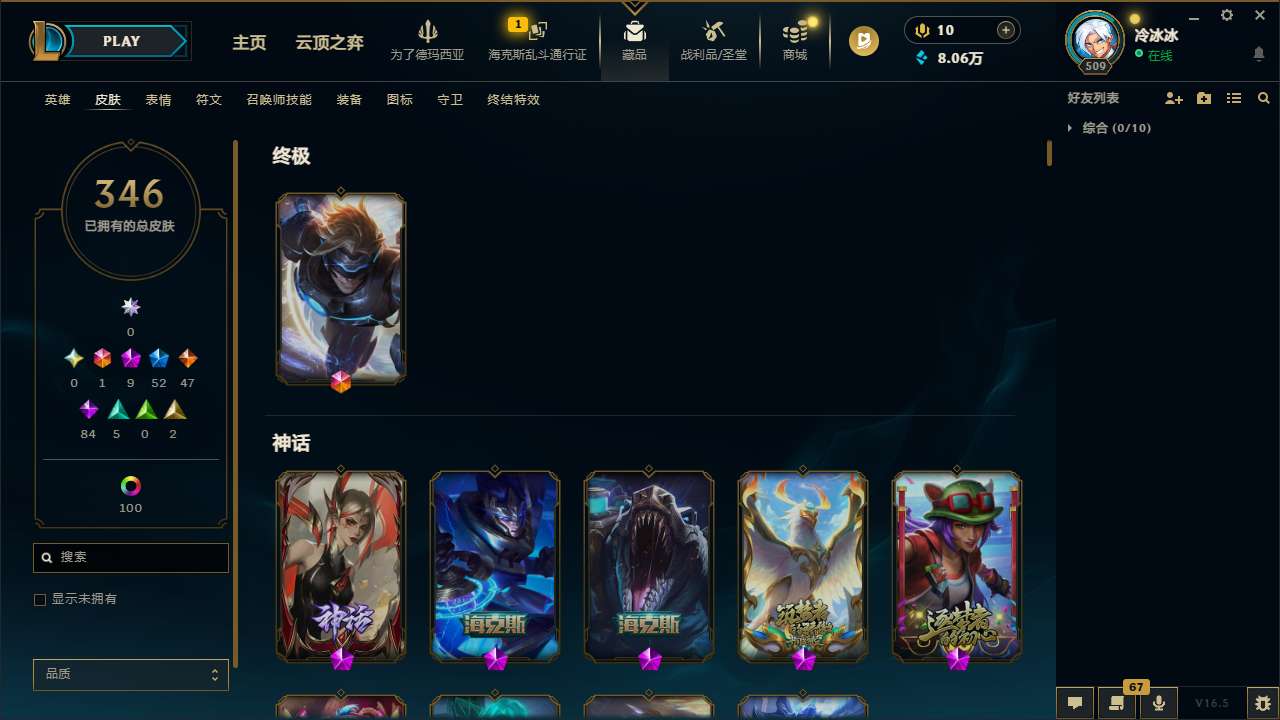Enable the 显示未拥有 checkbox
Viewport: 1280px width, 720px height.
[x=40, y=599]
